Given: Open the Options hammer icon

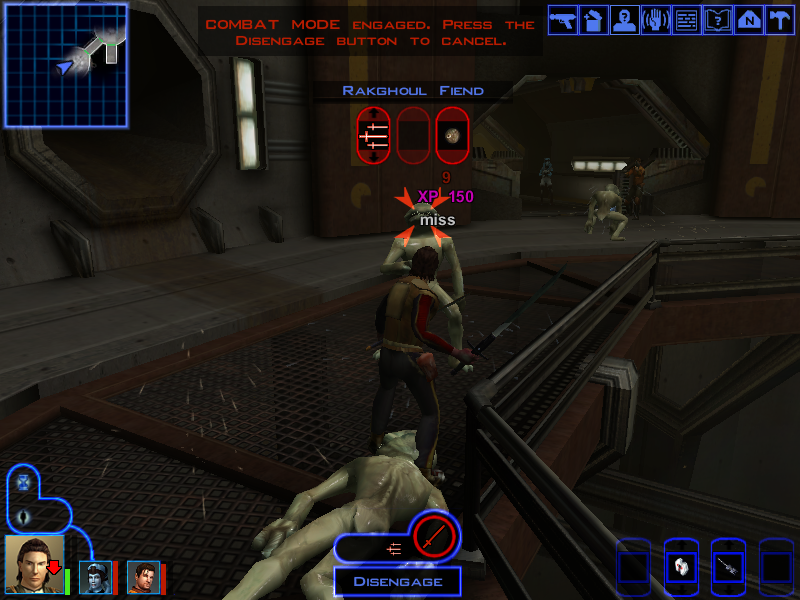Looking at the screenshot, I should pos(779,20).
